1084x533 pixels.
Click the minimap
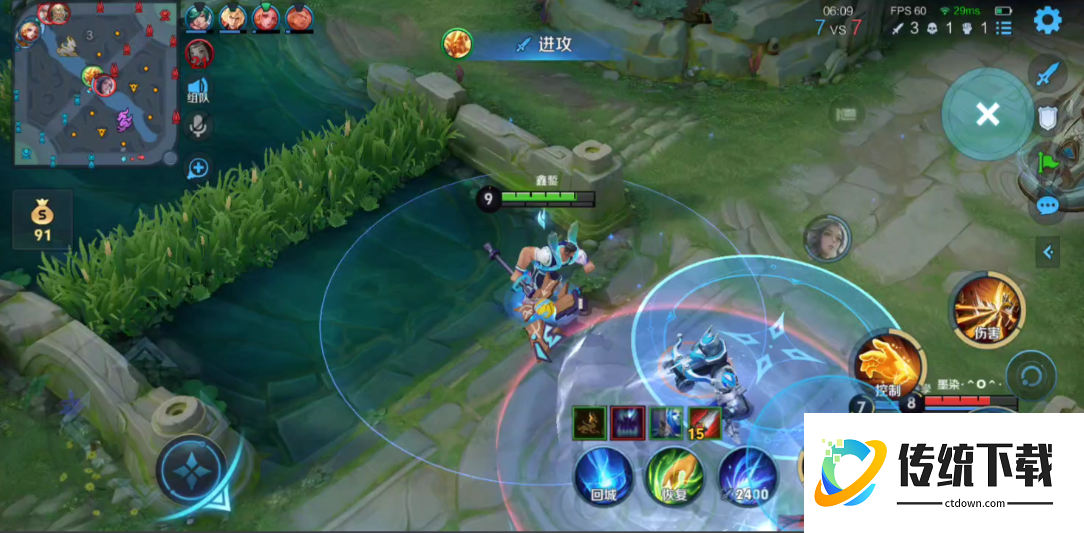point(95,84)
